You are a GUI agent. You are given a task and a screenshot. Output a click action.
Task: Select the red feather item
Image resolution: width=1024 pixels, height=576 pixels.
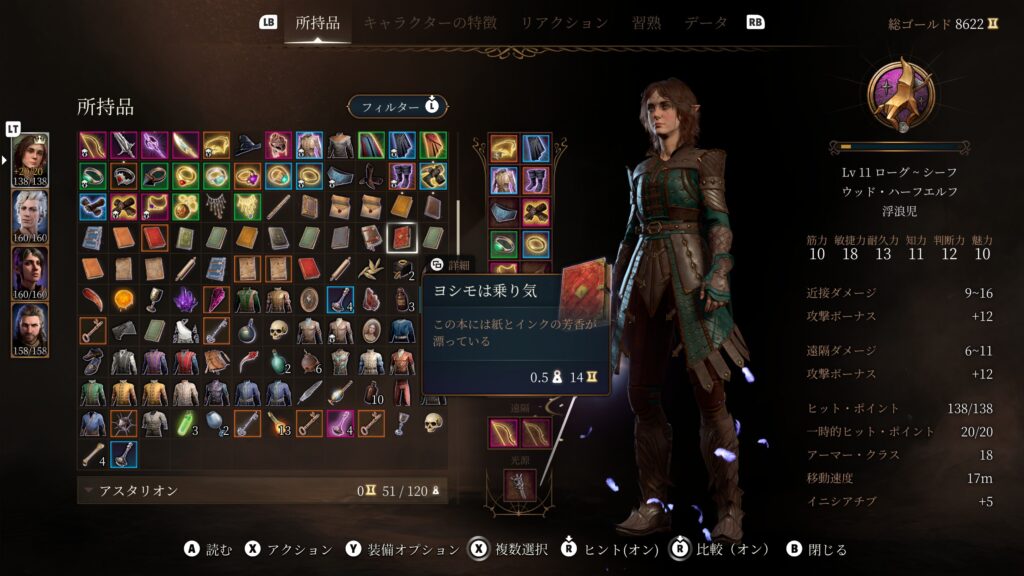(x=92, y=299)
